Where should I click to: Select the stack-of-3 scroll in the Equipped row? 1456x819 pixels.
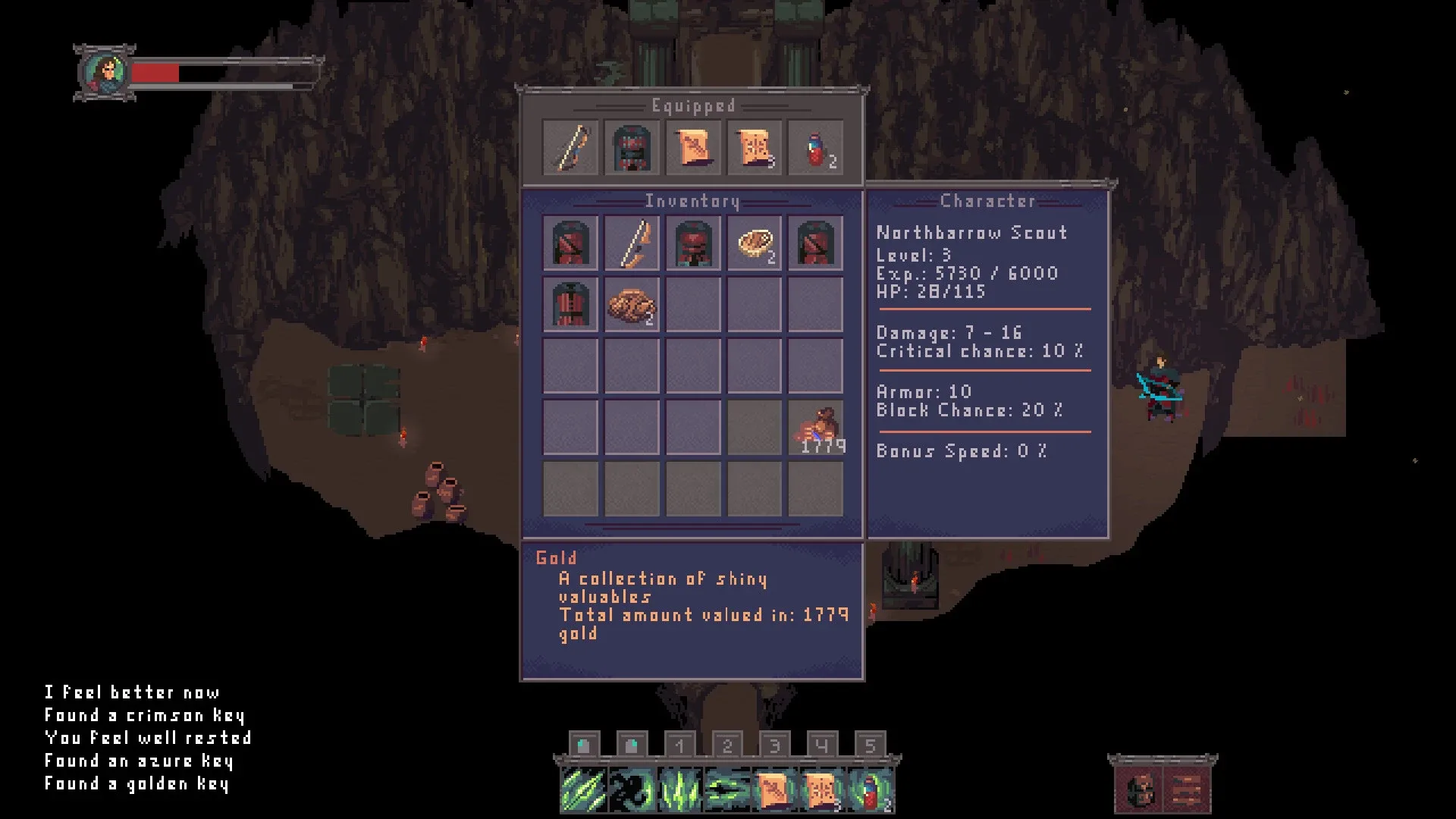click(754, 147)
